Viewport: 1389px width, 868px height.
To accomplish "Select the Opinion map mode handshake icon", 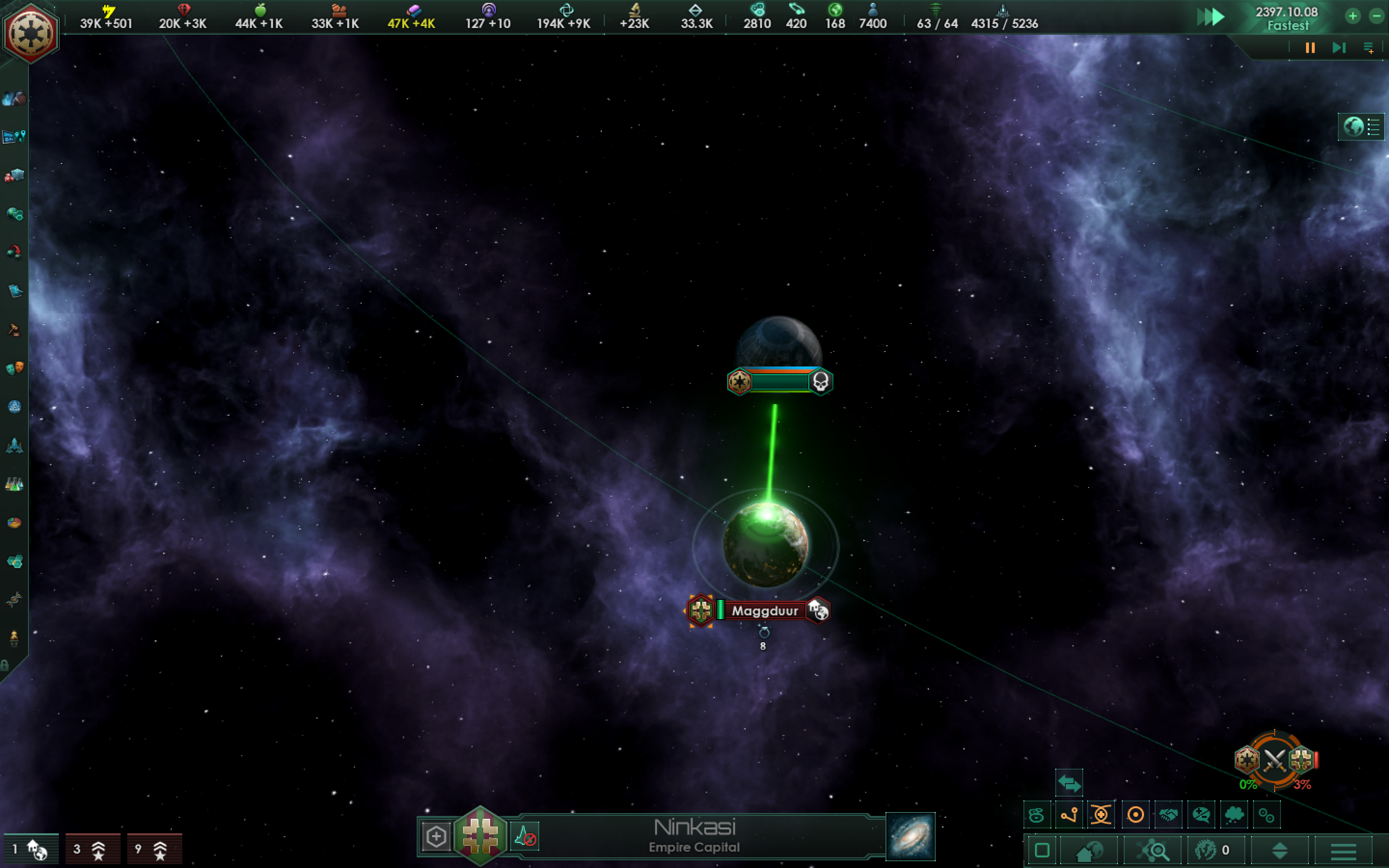I will [x=1168, y=814].
